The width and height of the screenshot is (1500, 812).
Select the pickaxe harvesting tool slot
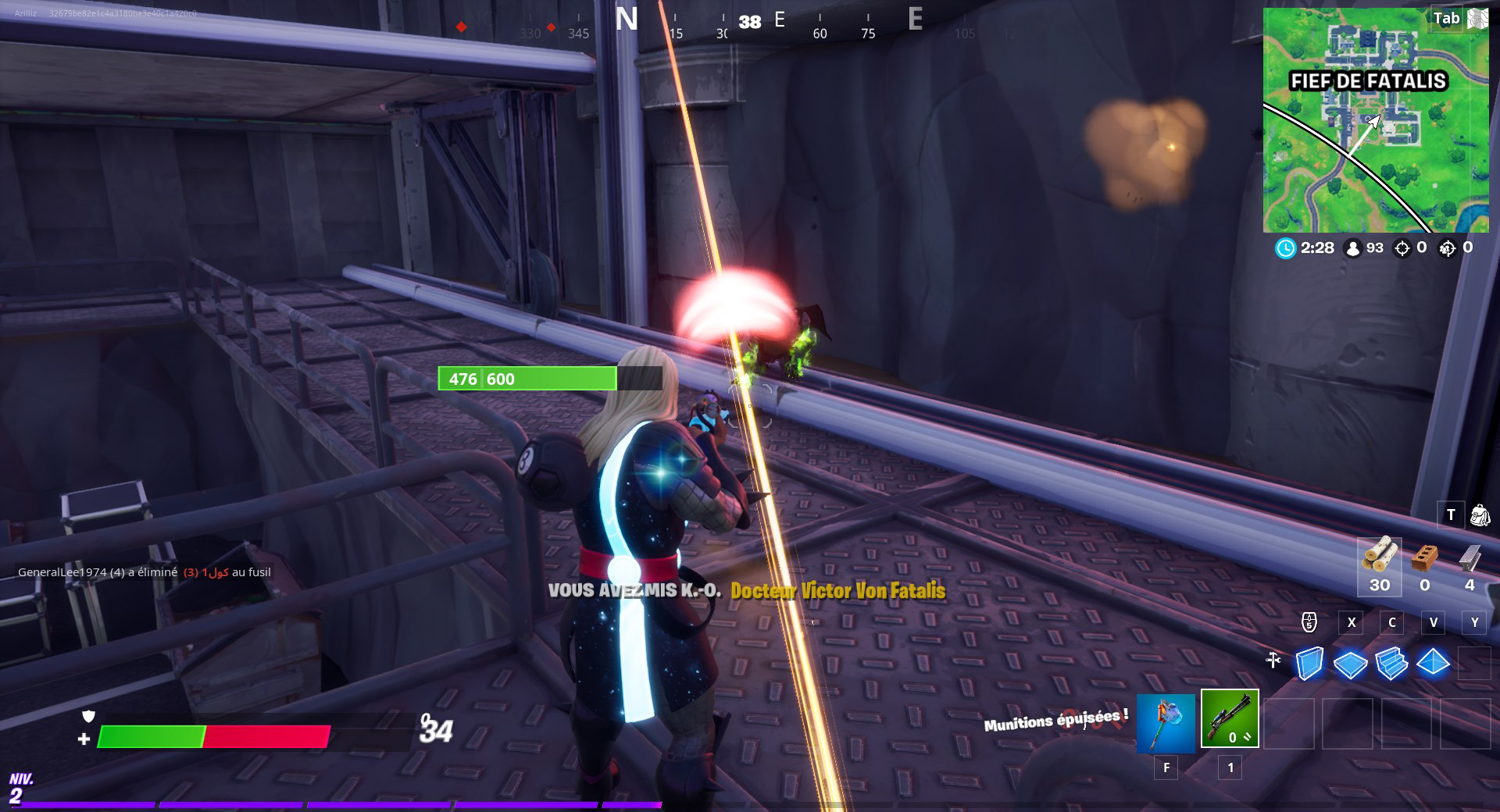click(x=1166, y=722)
